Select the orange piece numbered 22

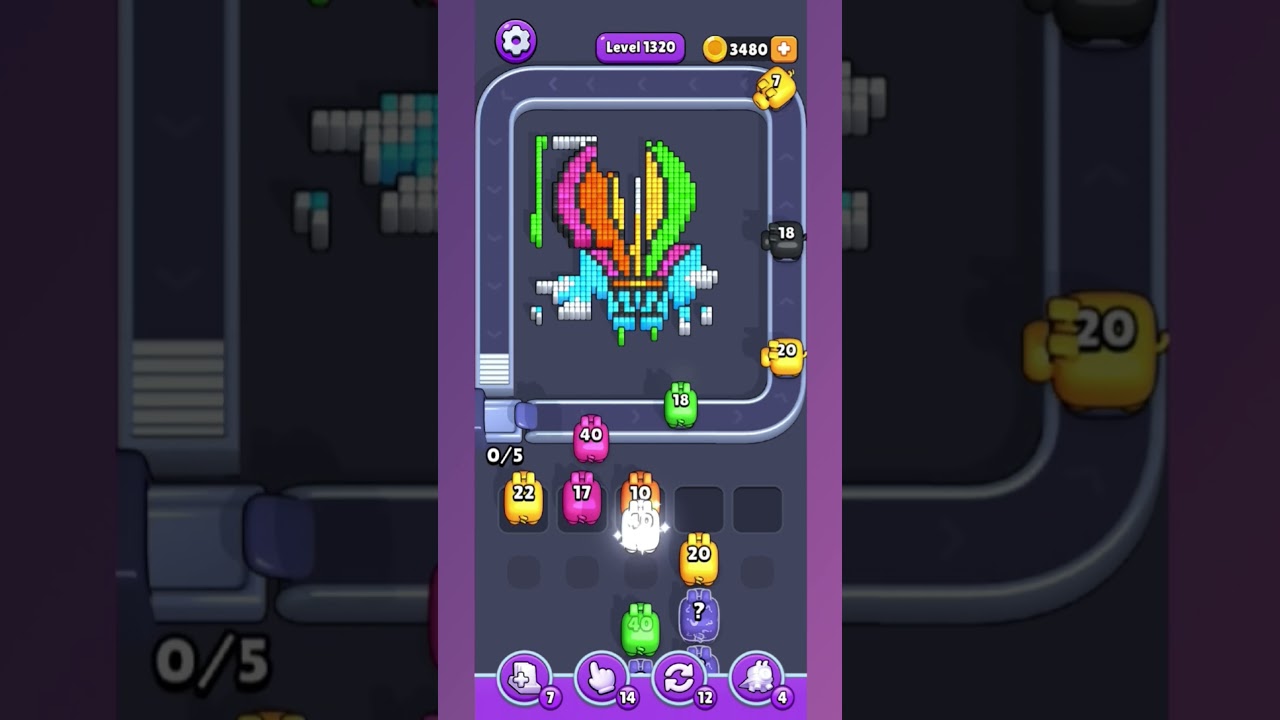pyautogui.click(x=523, y=497)
